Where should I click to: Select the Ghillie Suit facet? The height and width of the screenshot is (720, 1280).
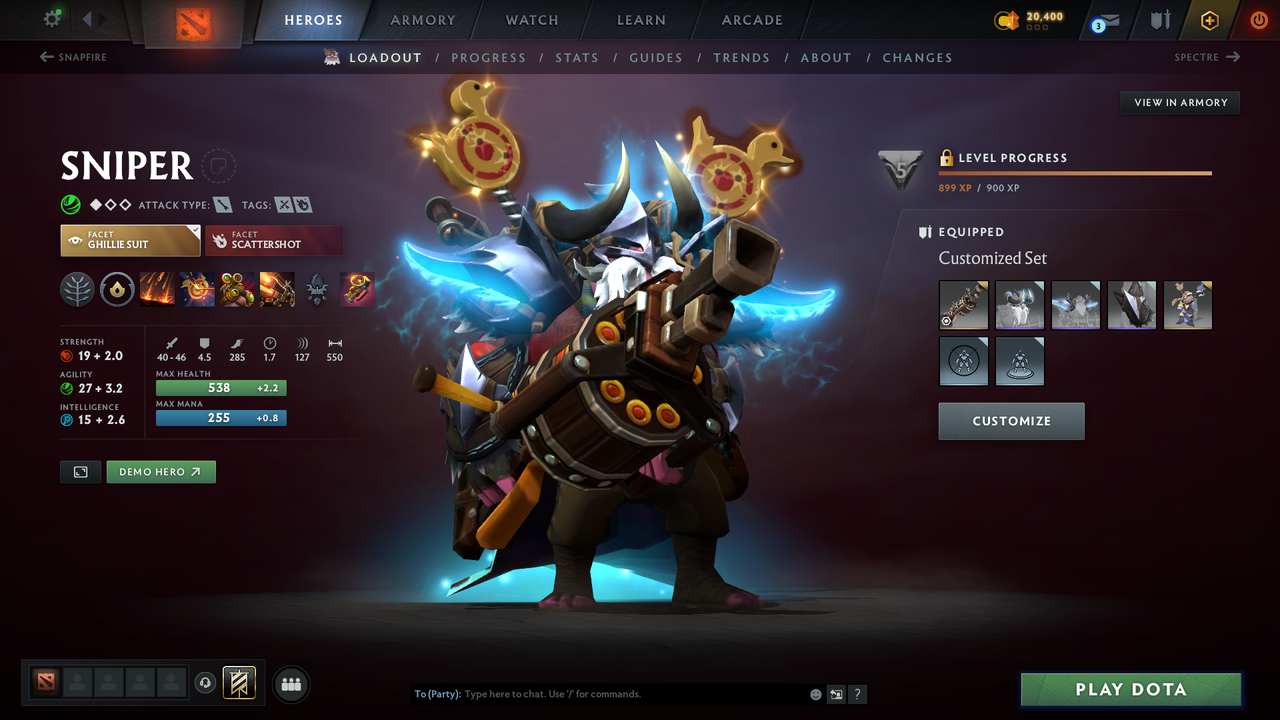130,240
